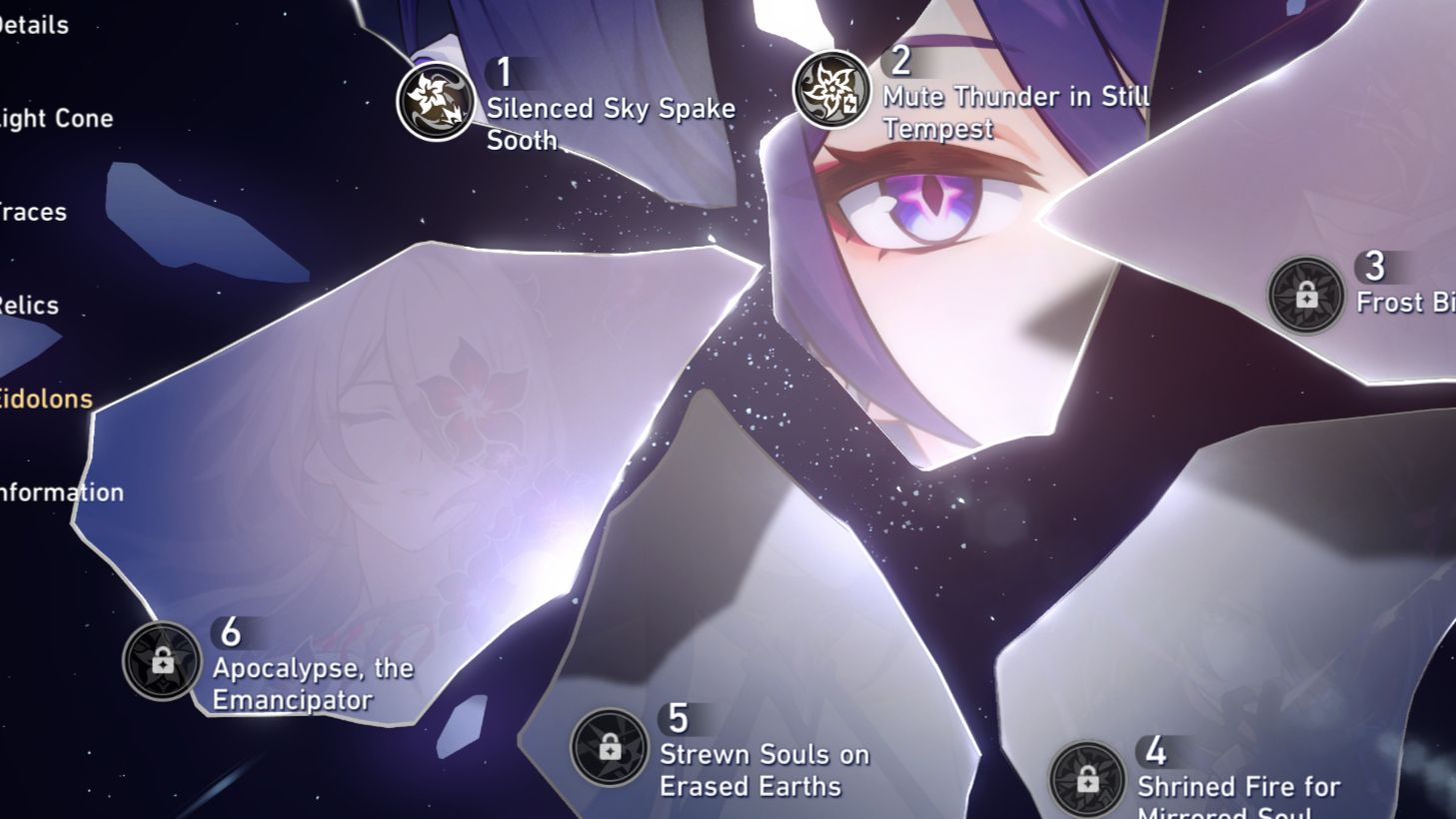Switch to the Details tab
The width and height of the screenshot is (1456, 819).
pyautogui.click(x=34, y=25)
